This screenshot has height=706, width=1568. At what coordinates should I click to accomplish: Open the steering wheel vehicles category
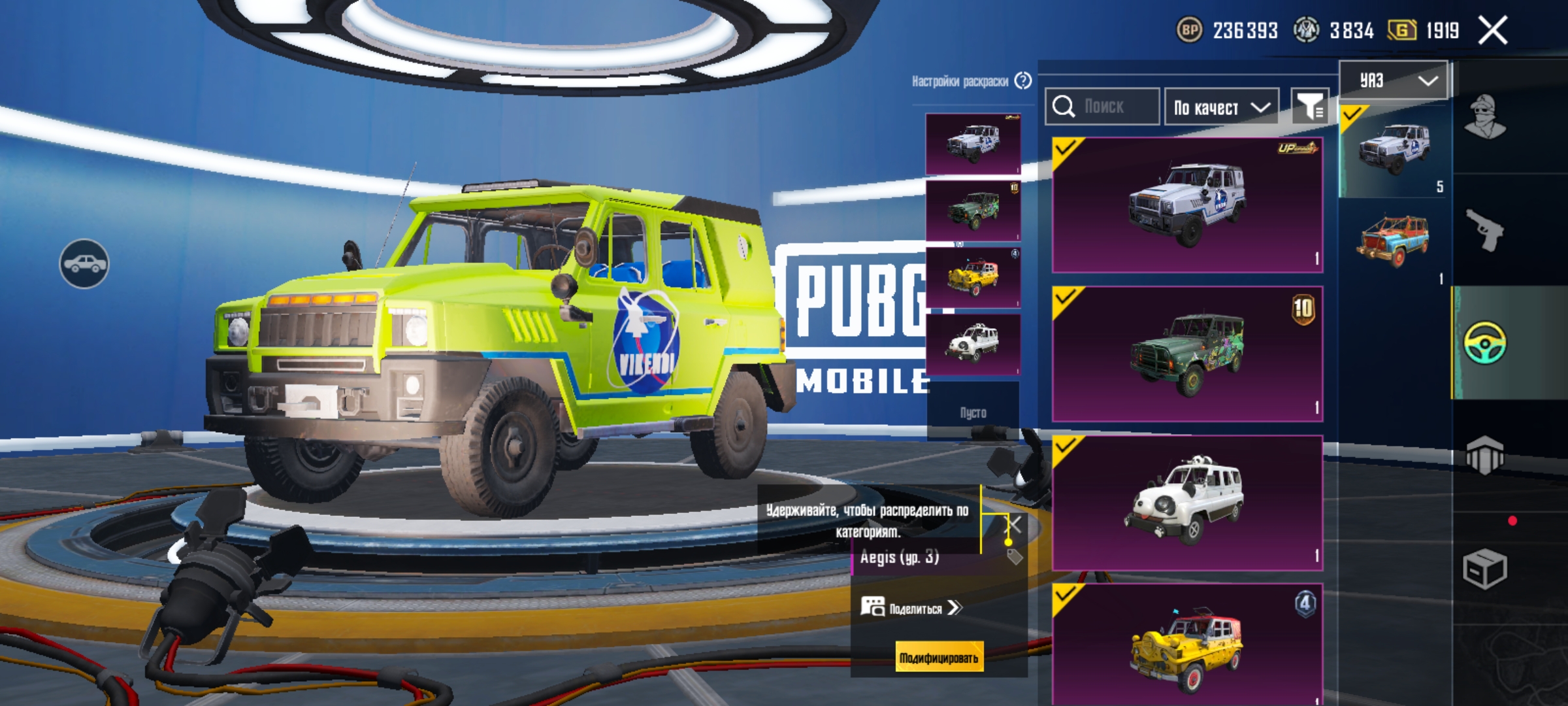tap(1485, 343)
